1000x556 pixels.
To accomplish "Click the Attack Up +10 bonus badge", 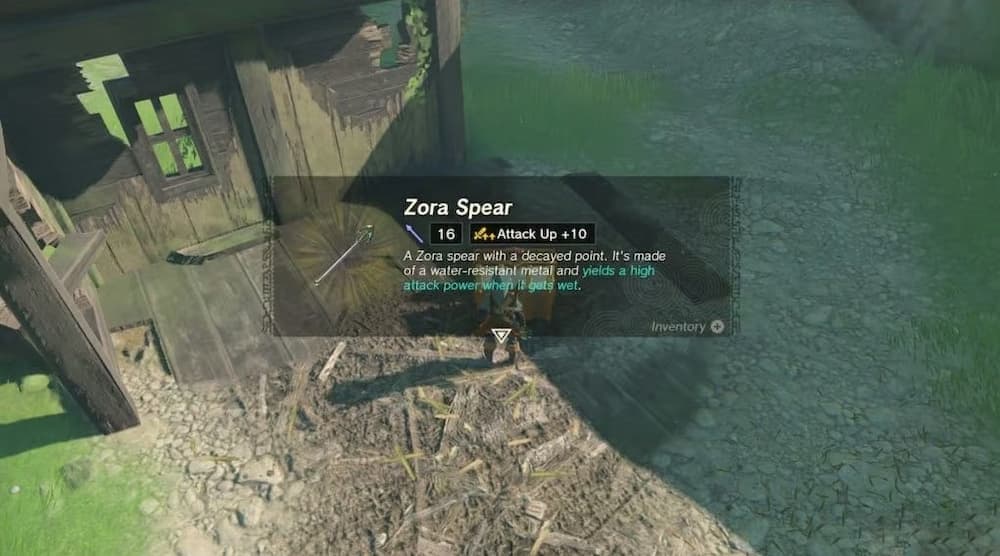I will pyautogui.click(x=531, y=234).
